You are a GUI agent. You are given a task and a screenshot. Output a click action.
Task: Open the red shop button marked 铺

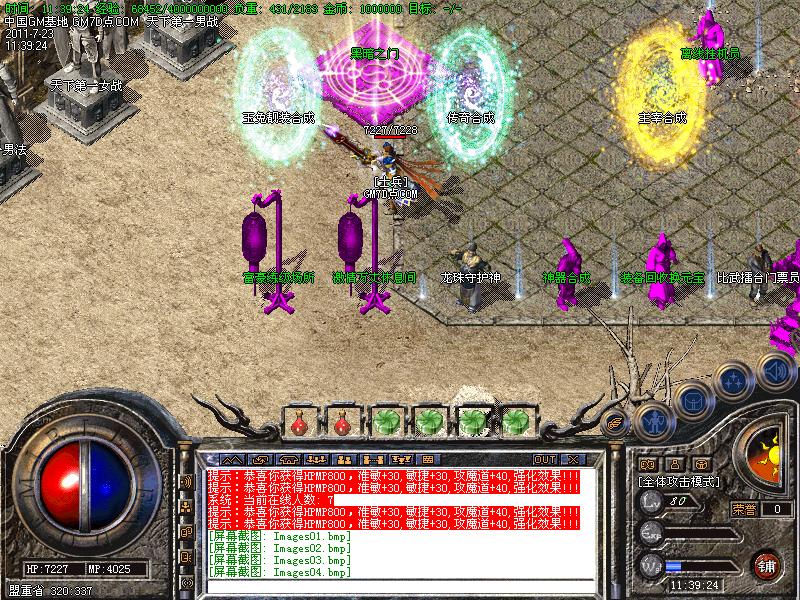767,564
